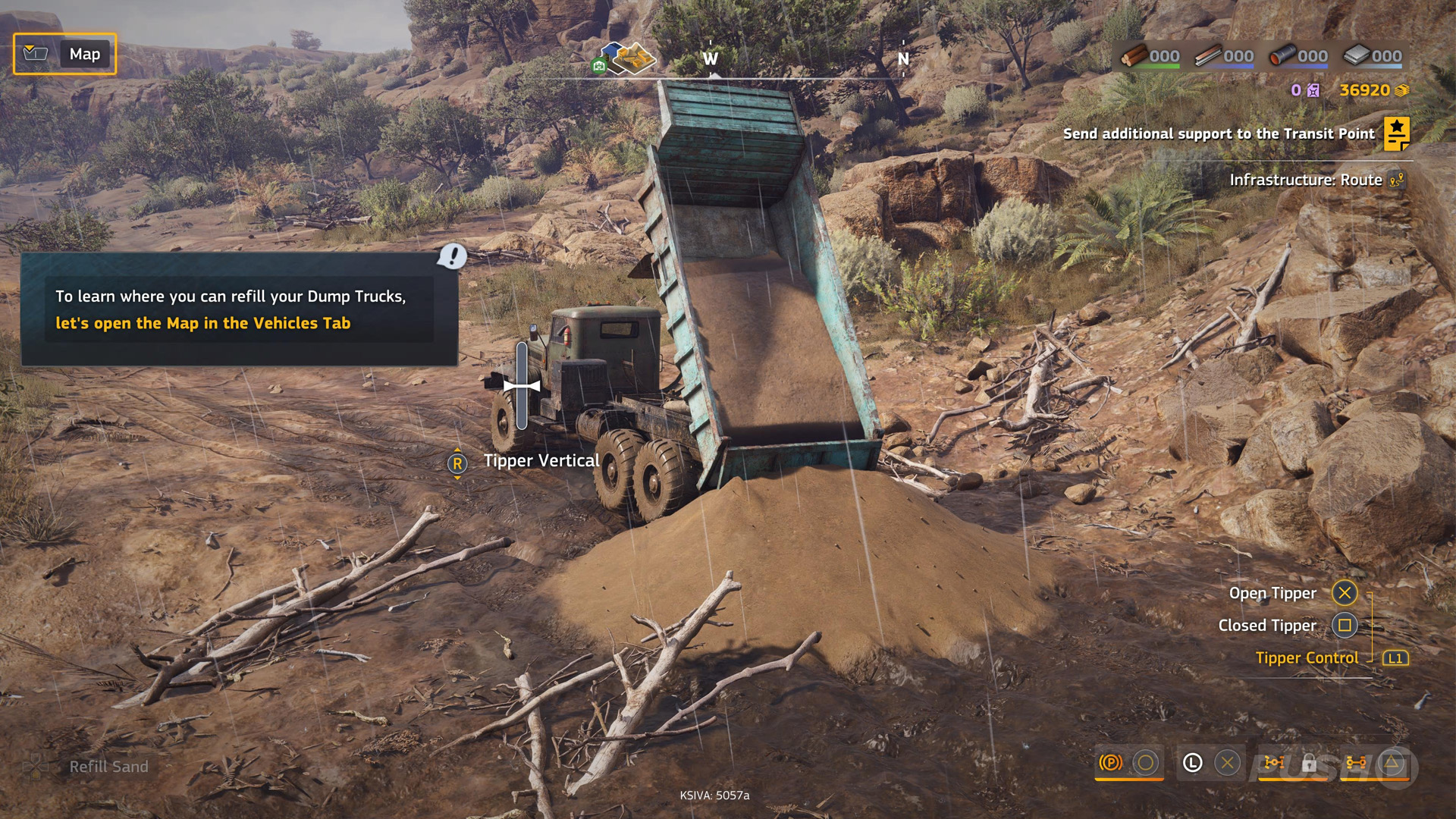Click the log resource counter icon
1456x819 pixels.
1134,55
